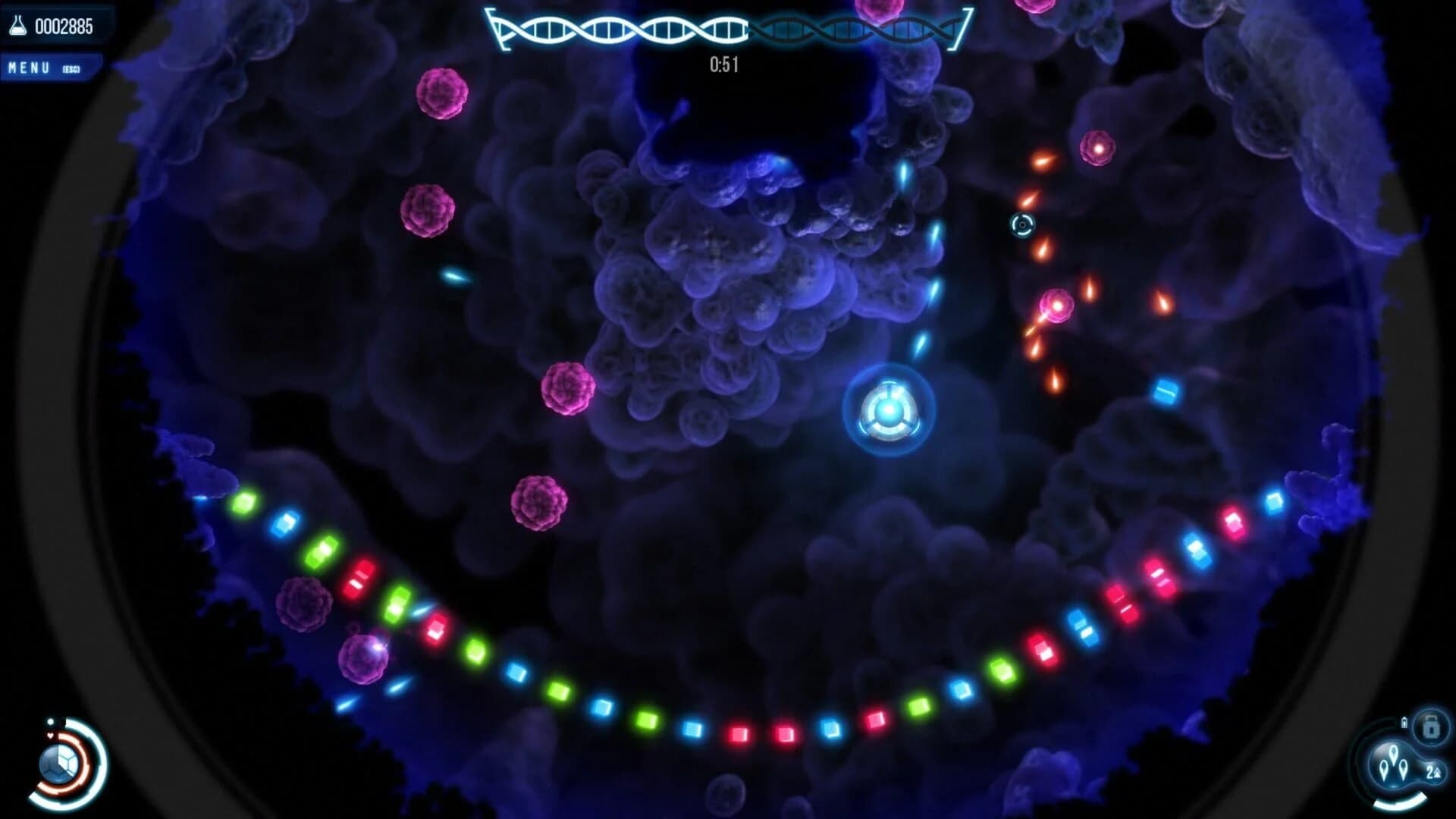Click the small dot indicator above the heart icon
This screenshot has height=819, width=1456.
coord(51,721)
